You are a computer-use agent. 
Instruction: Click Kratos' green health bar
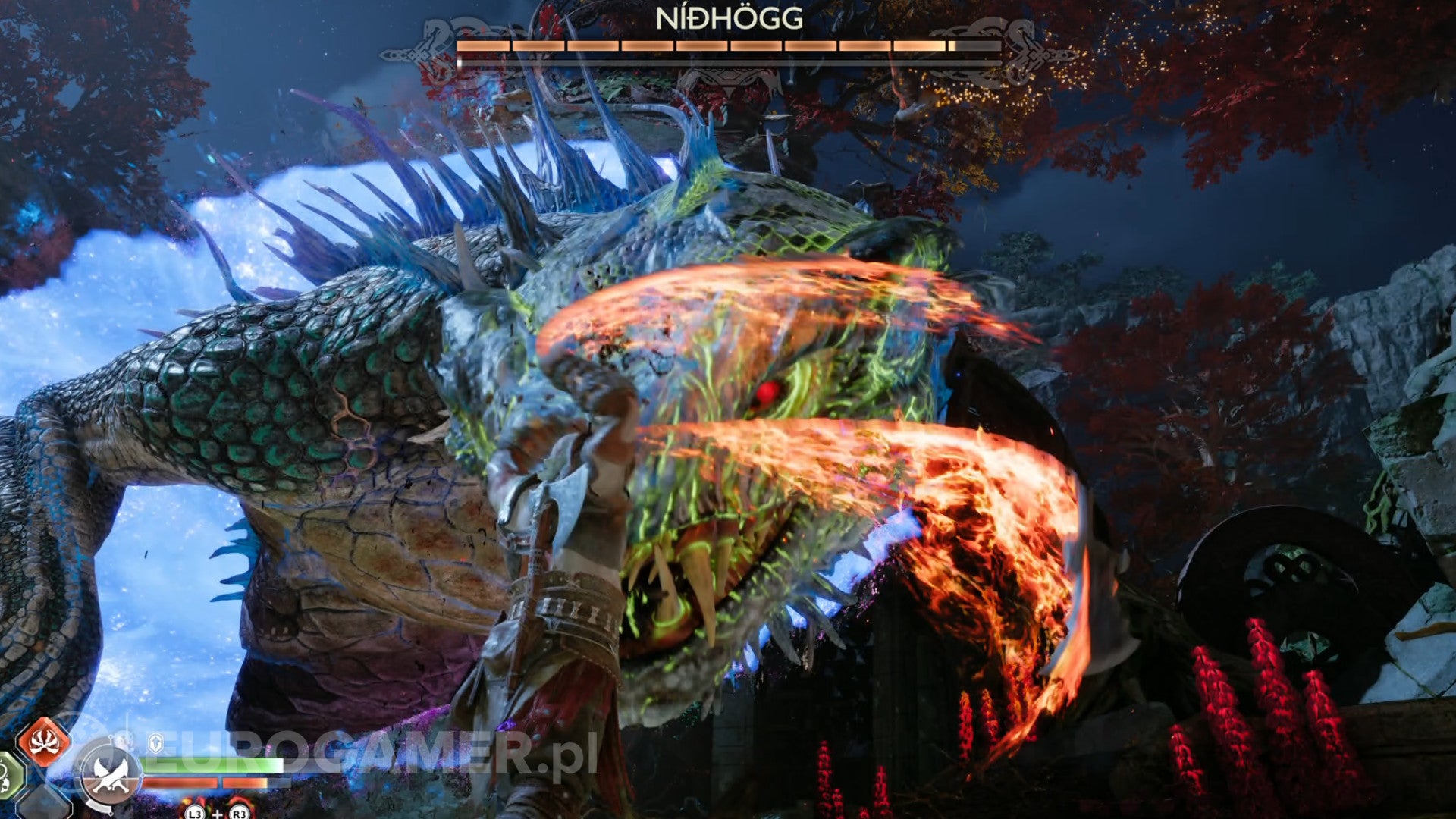pyautogui.click(x=213, y=765)
